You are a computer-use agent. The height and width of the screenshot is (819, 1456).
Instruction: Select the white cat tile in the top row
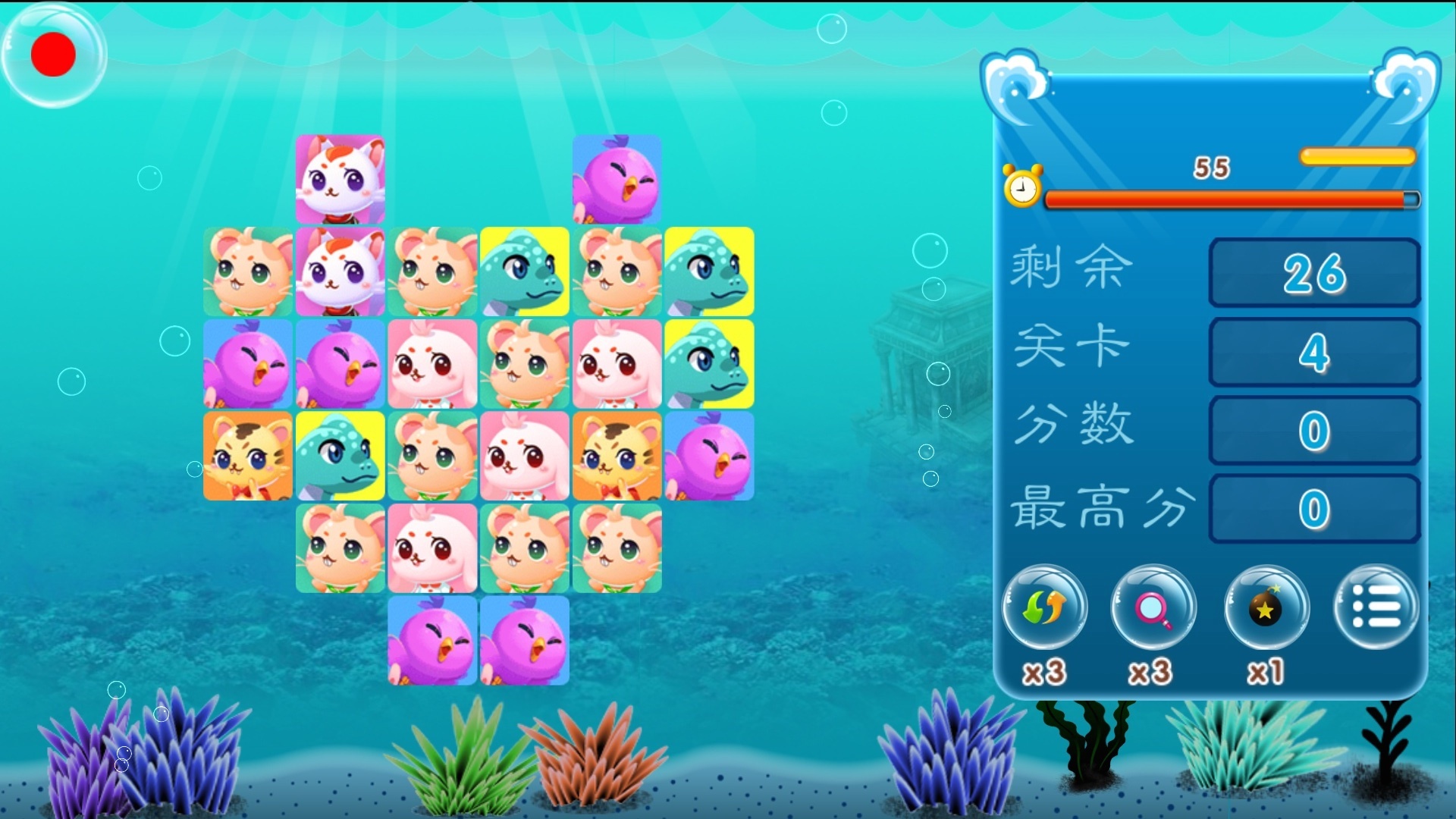339,179
